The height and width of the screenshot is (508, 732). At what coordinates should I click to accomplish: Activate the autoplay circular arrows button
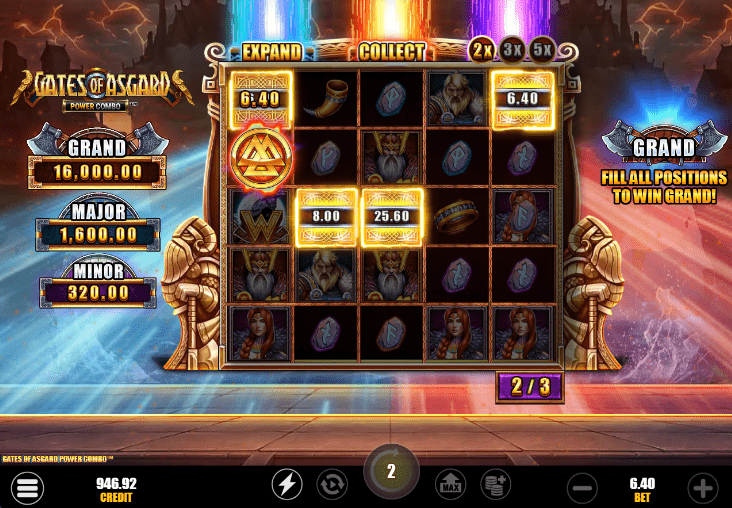click(x=332, y=485)
